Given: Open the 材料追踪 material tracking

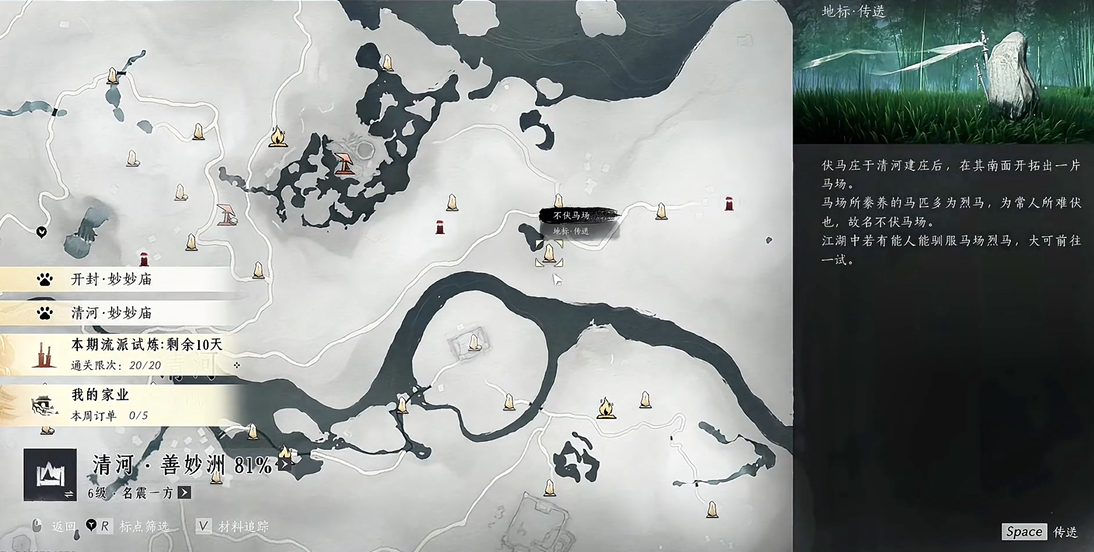Looking at the screenshot, I should click(x=233, y=526).
